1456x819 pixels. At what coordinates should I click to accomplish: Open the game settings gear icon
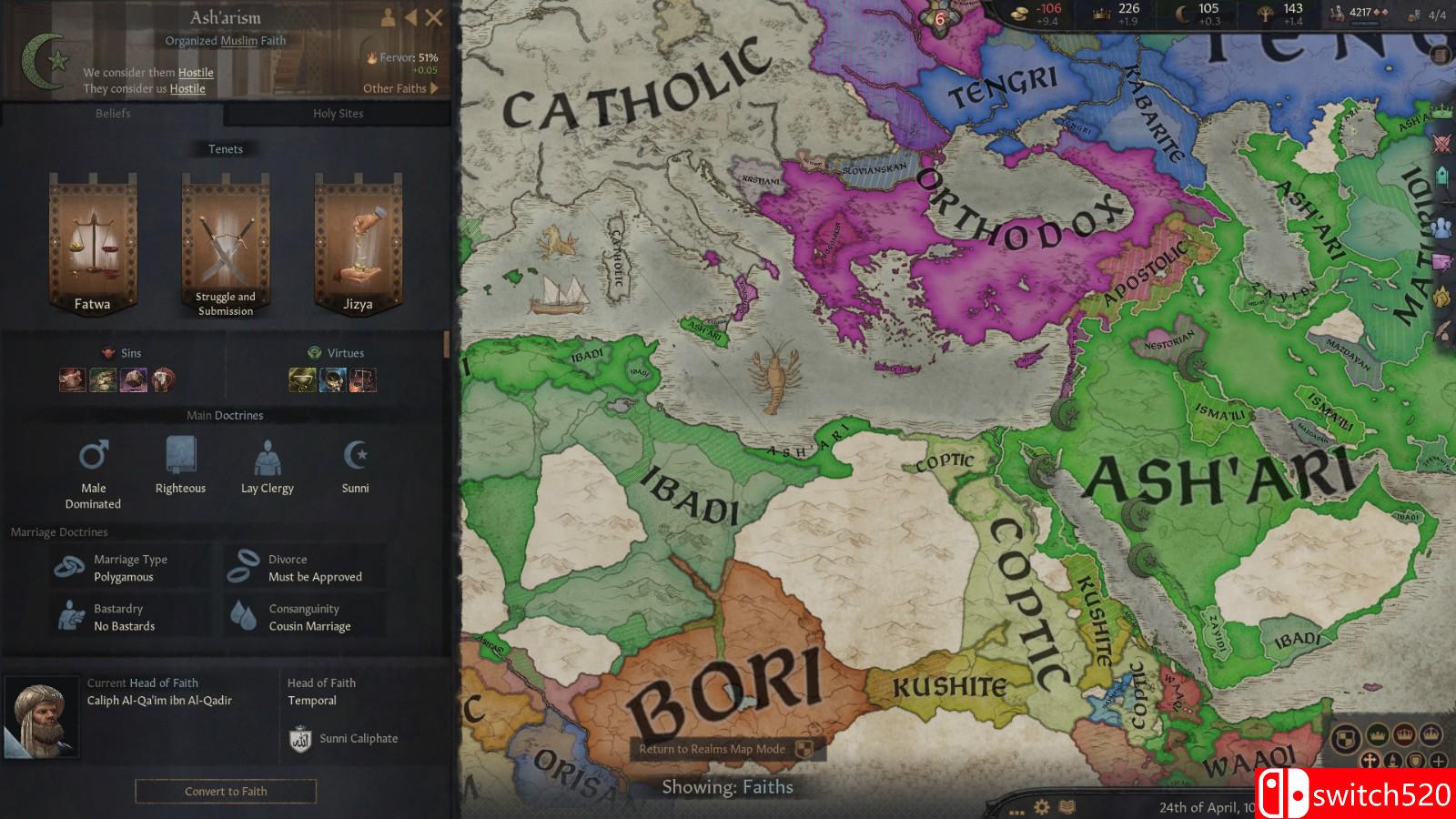(x=1040, y=806)
